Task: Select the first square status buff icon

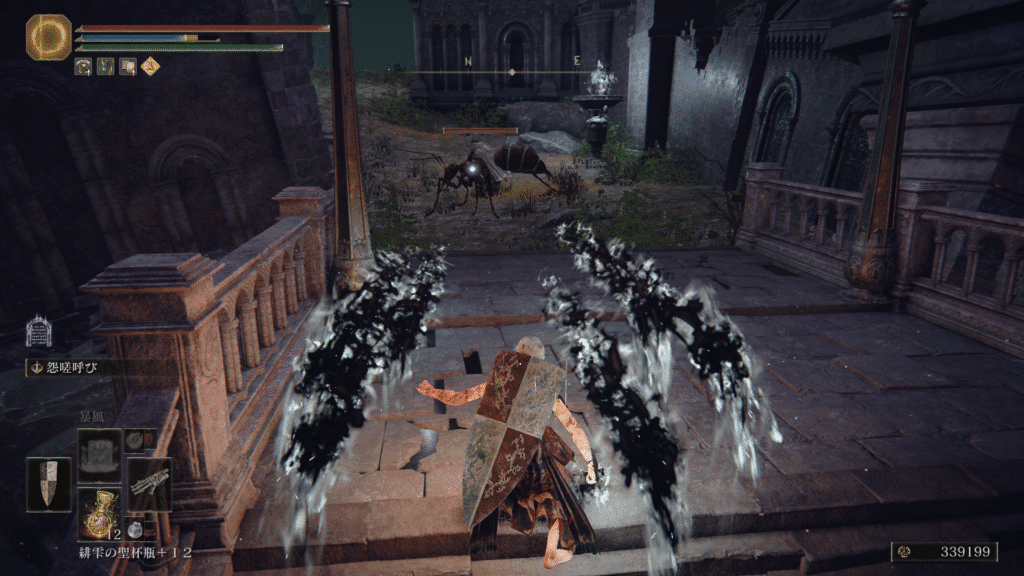Action: pos(84,67)
